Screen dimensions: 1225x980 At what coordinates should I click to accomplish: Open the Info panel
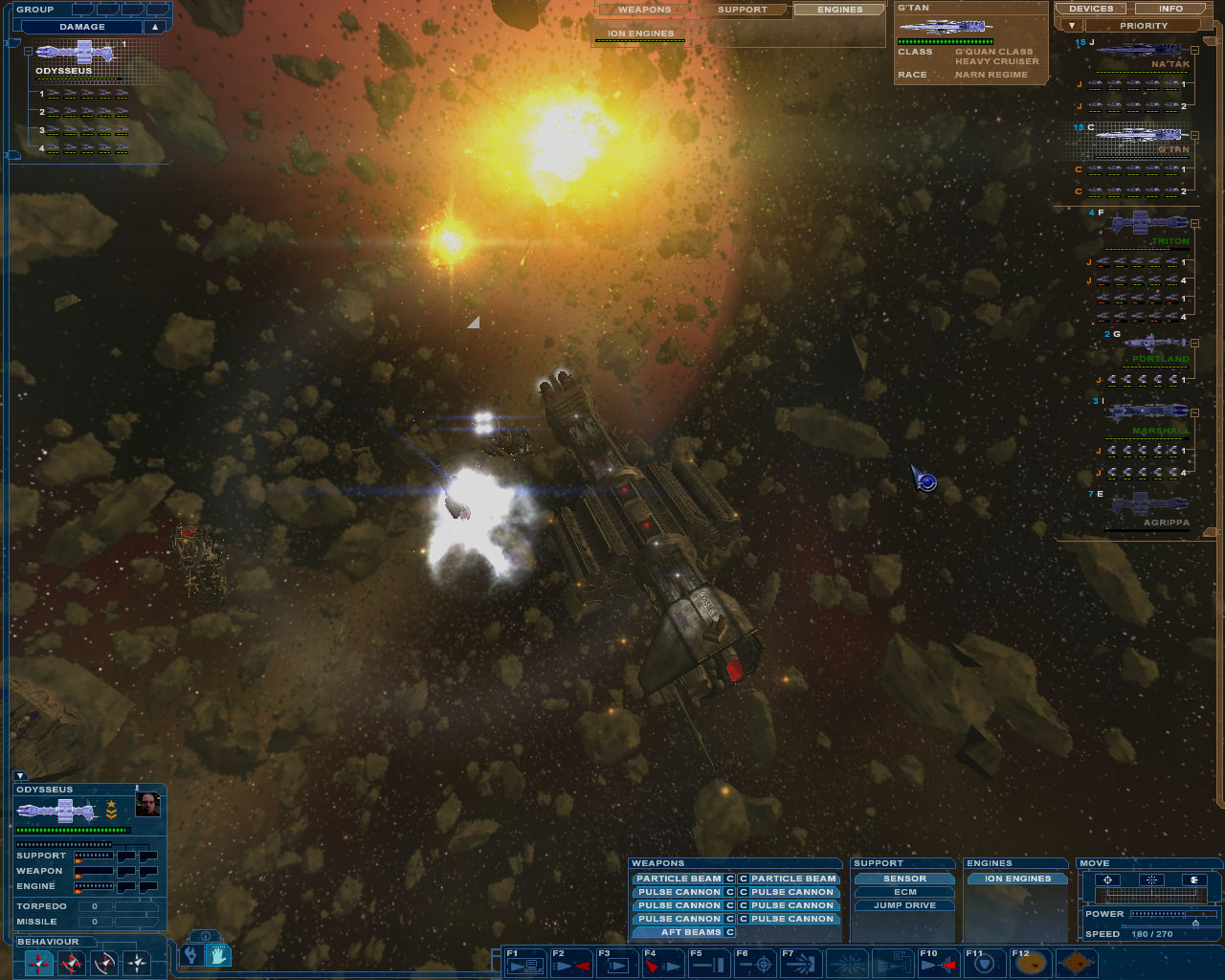coord(1170,9)
